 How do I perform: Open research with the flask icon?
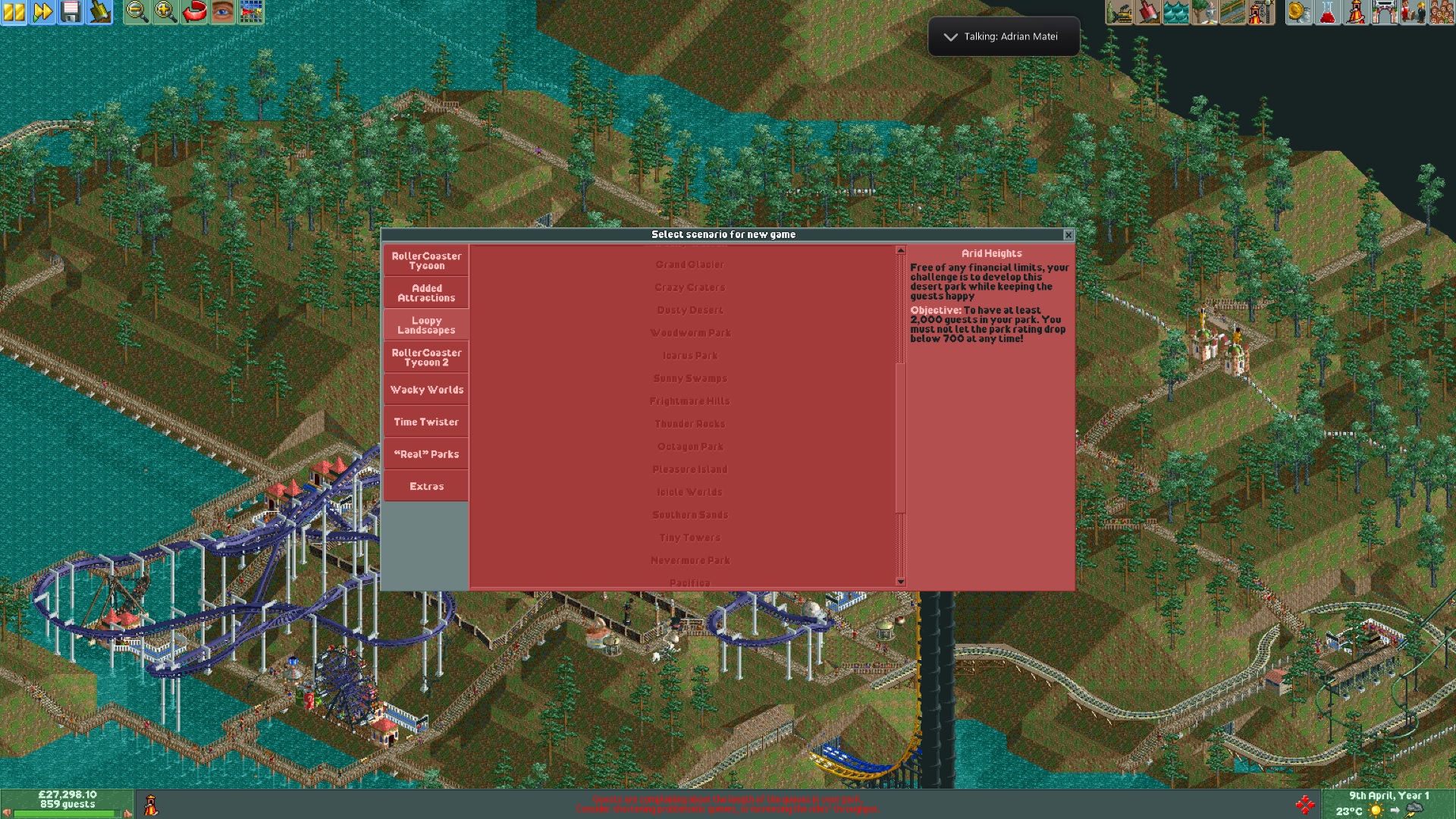click(x=1326, y=13)
